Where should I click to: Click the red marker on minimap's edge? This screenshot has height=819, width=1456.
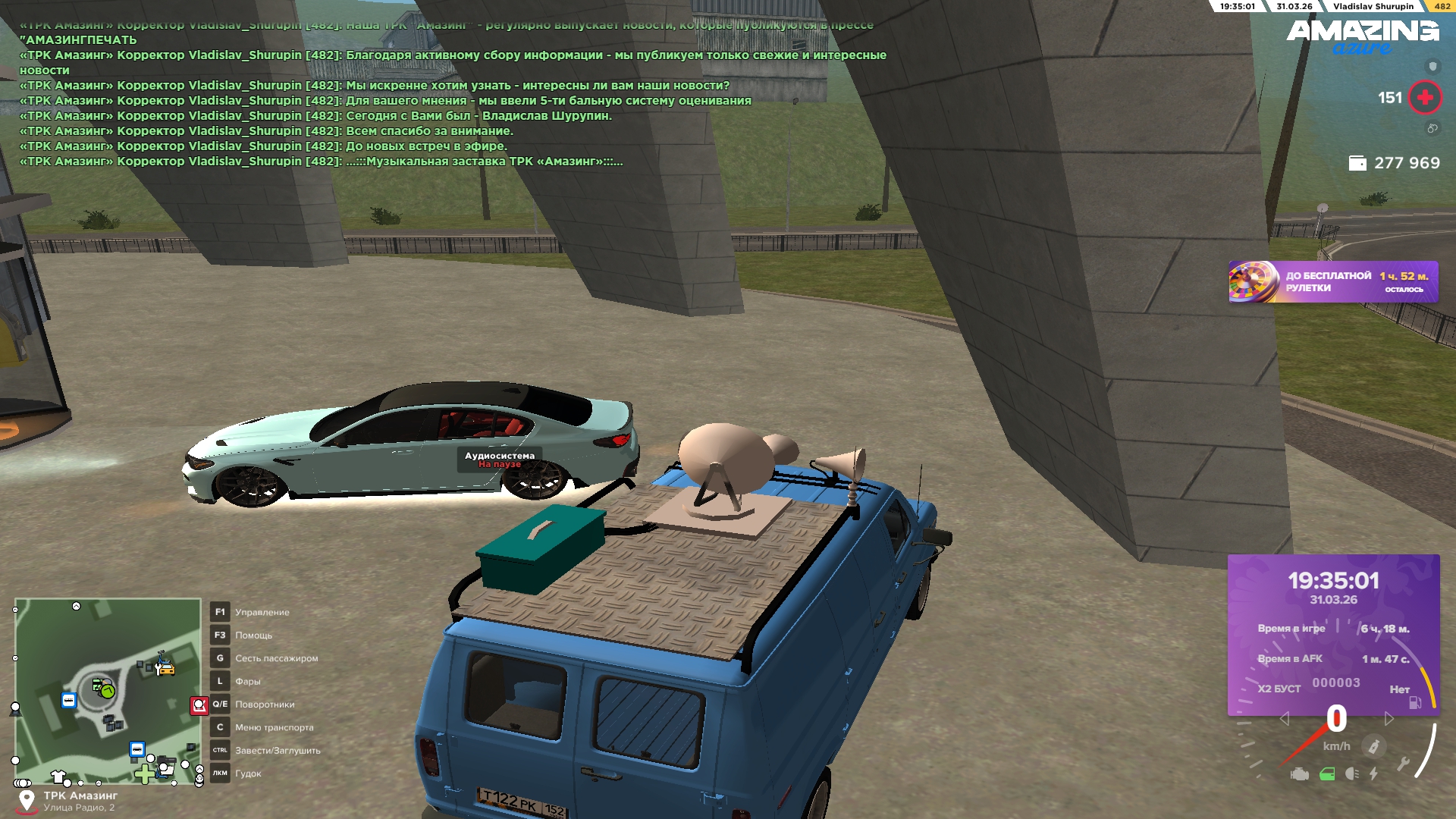click(x=199, y=706)
